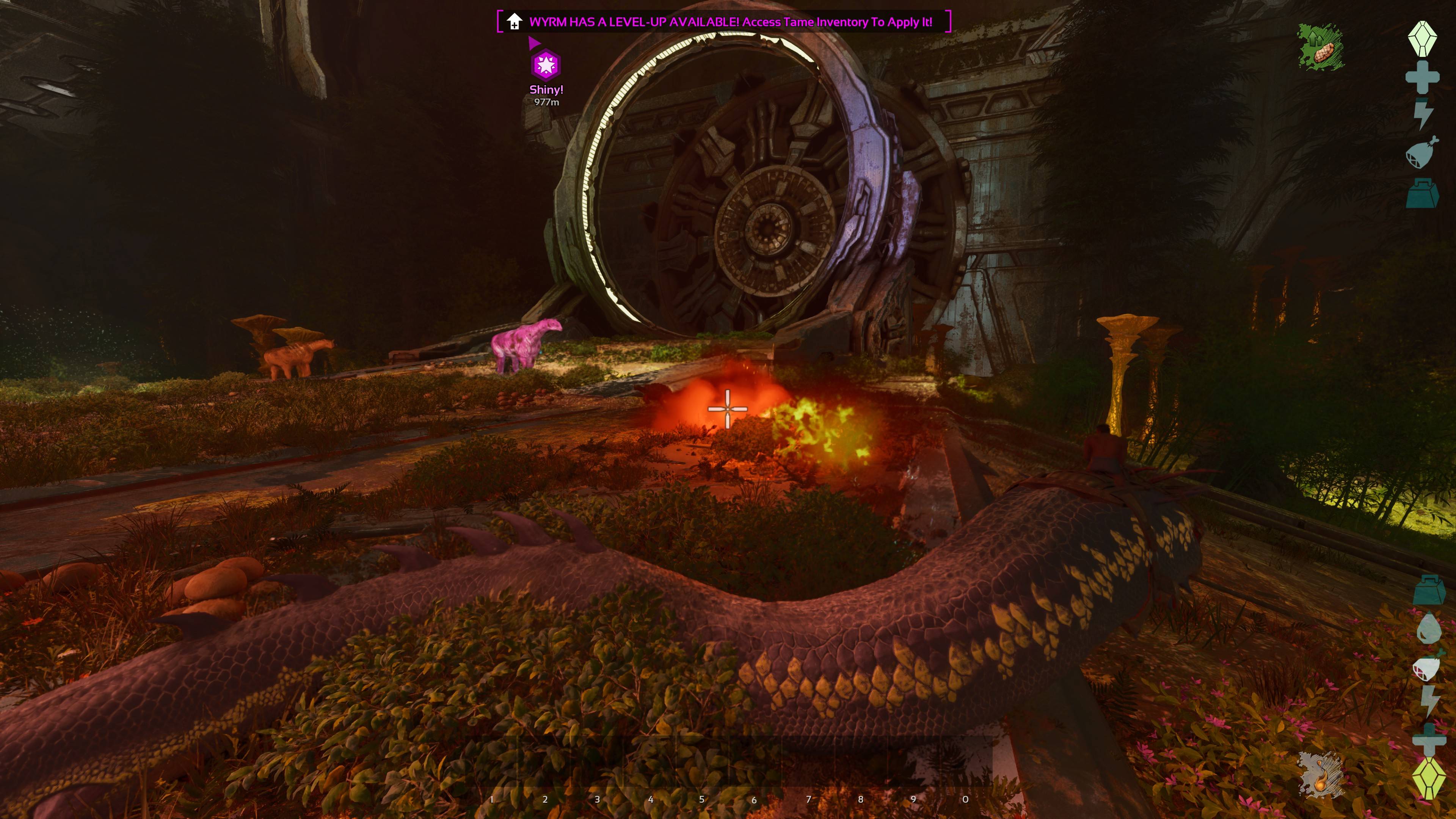1456x819 pixels.
Task: Inspect the green cooked meat buff icon
Action: [1320, 47]
